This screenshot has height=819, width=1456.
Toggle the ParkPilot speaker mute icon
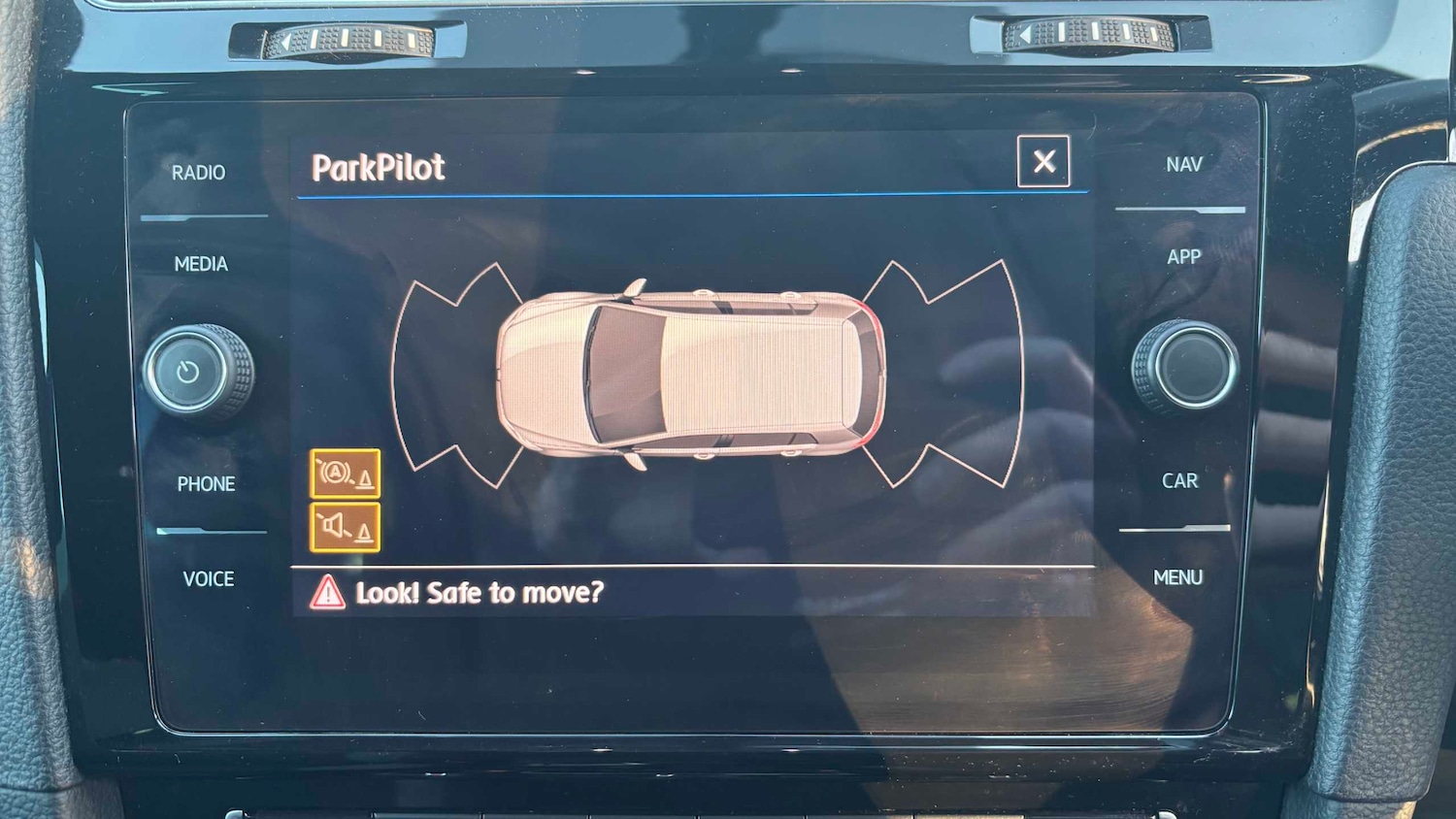(x=345, y=528)
